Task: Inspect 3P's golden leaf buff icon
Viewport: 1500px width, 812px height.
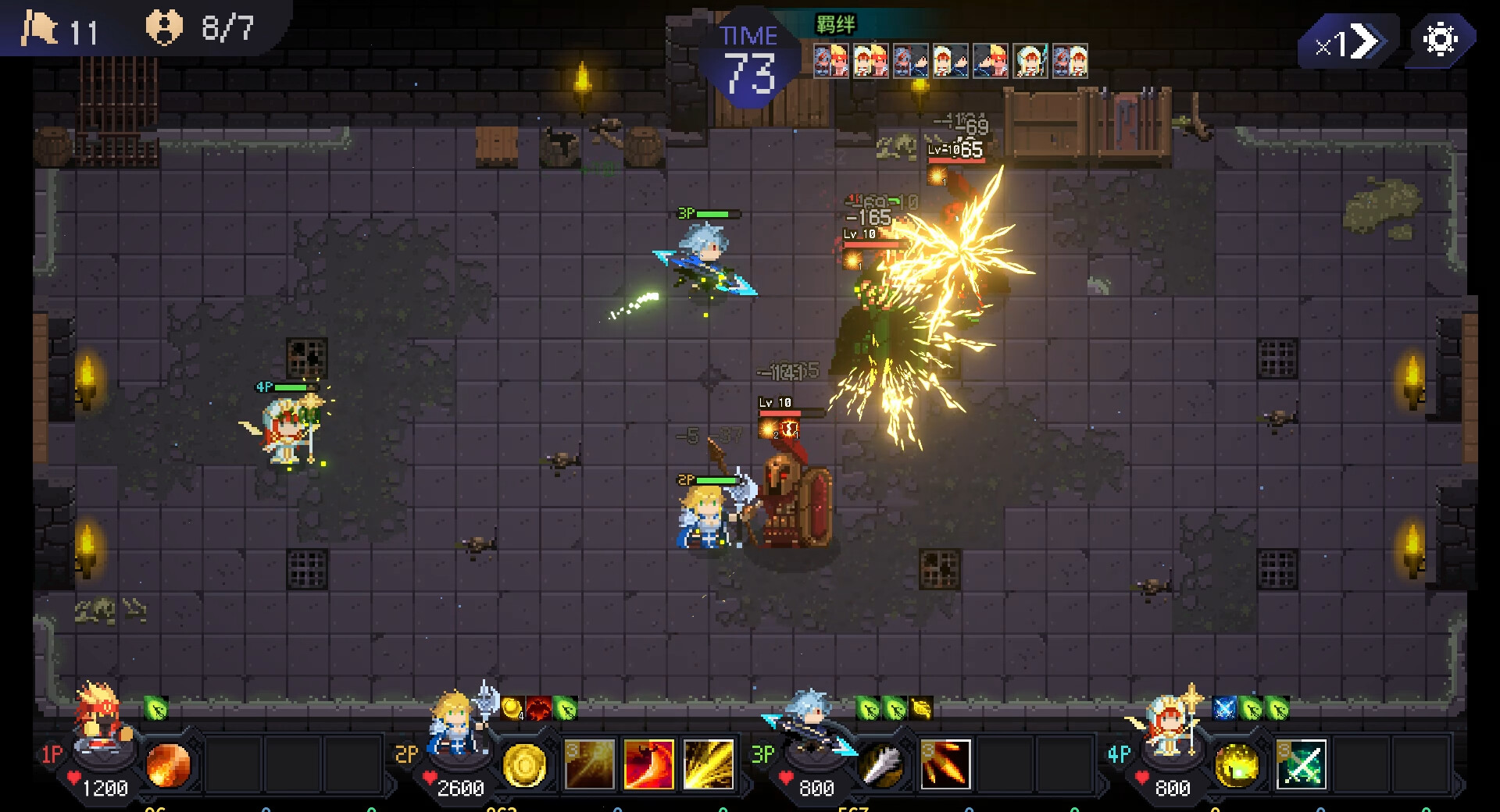Action: (921, 708)
